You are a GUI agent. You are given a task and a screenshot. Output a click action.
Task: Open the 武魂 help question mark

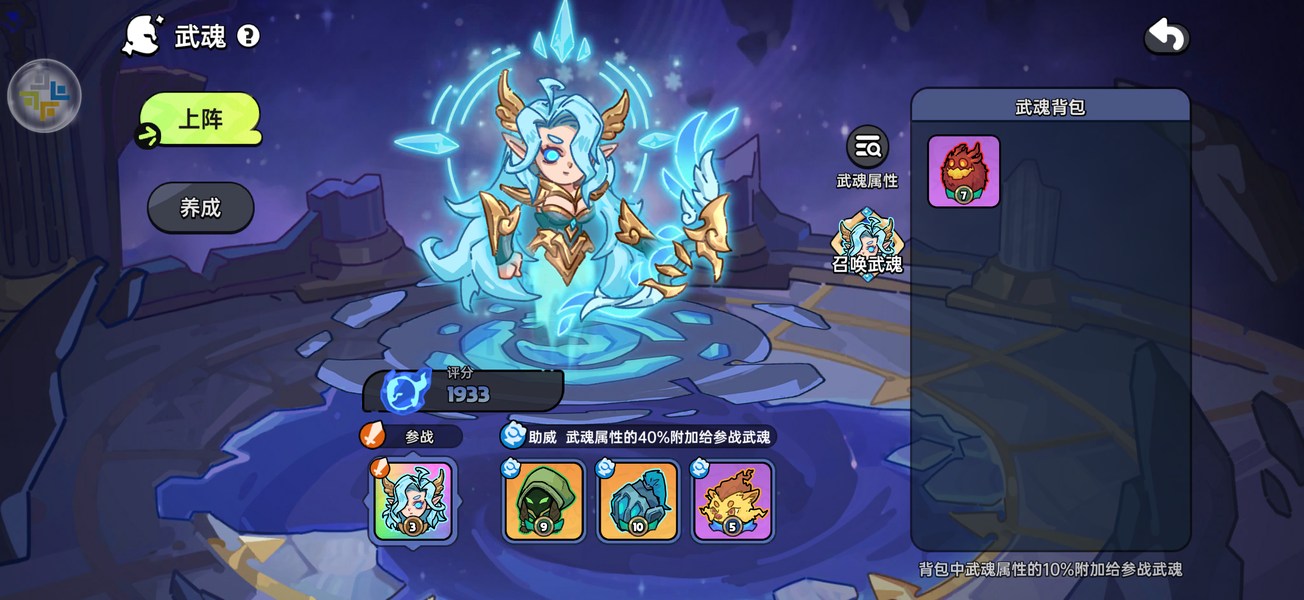pos(248,36)
